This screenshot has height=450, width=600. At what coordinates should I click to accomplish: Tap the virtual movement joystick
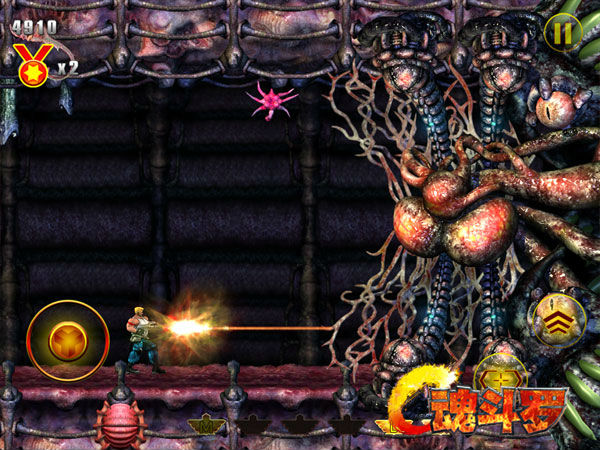point(67,339)
